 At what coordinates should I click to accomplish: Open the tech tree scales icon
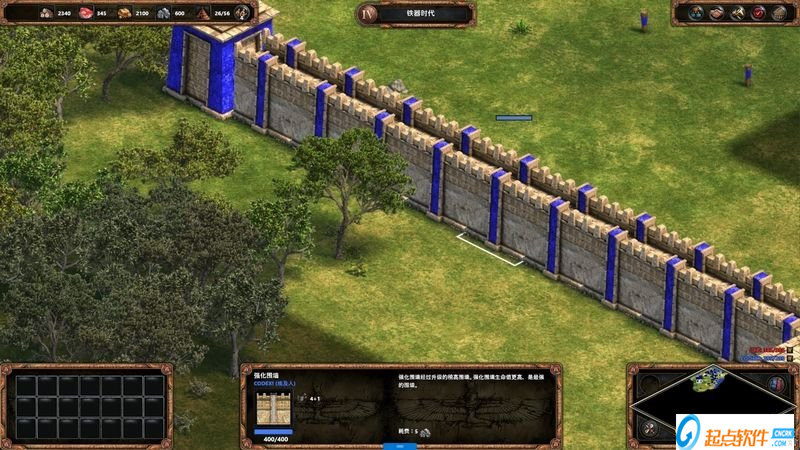[695, 13]
